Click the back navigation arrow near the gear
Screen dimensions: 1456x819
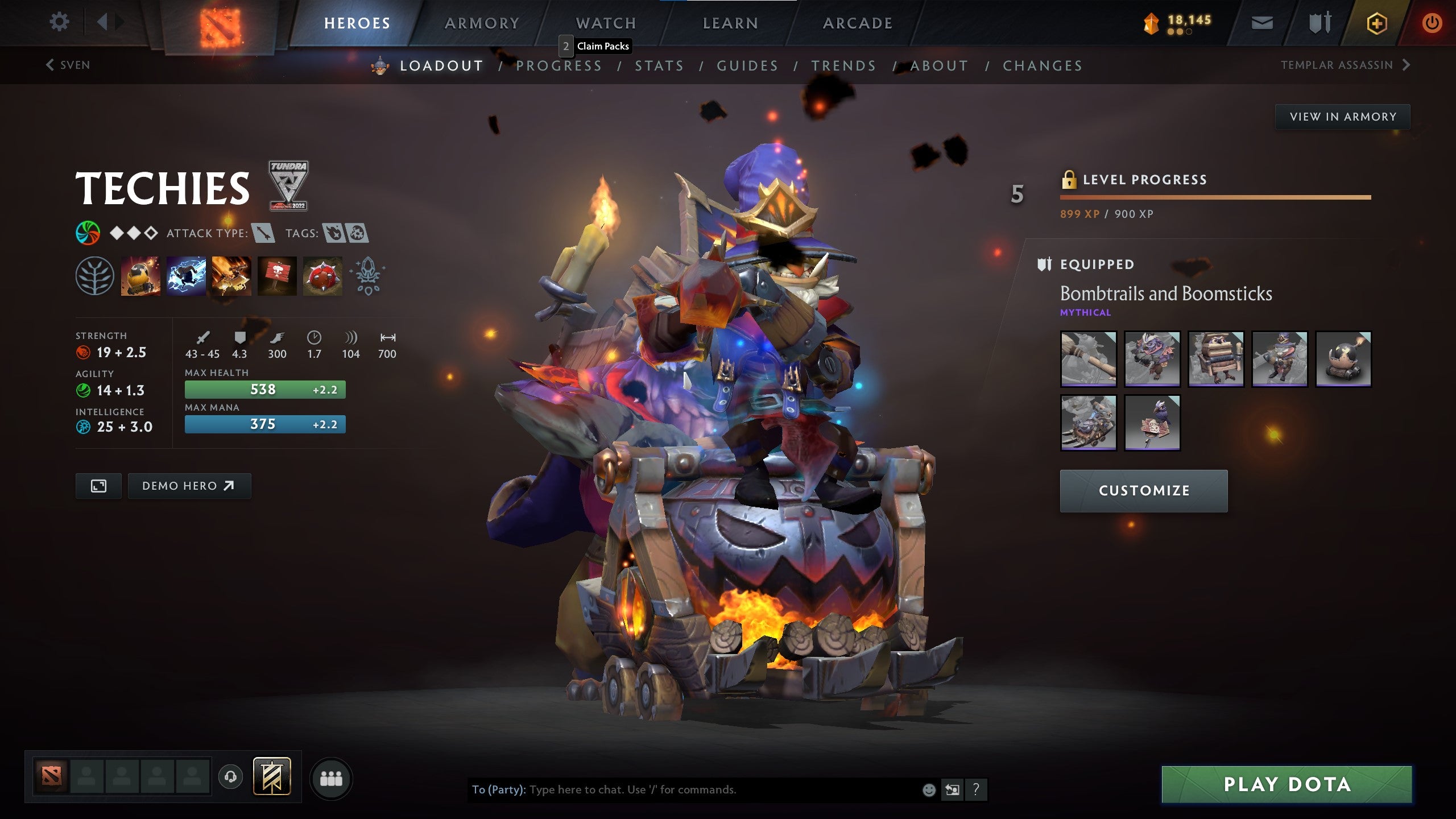(x=102, y=22)
